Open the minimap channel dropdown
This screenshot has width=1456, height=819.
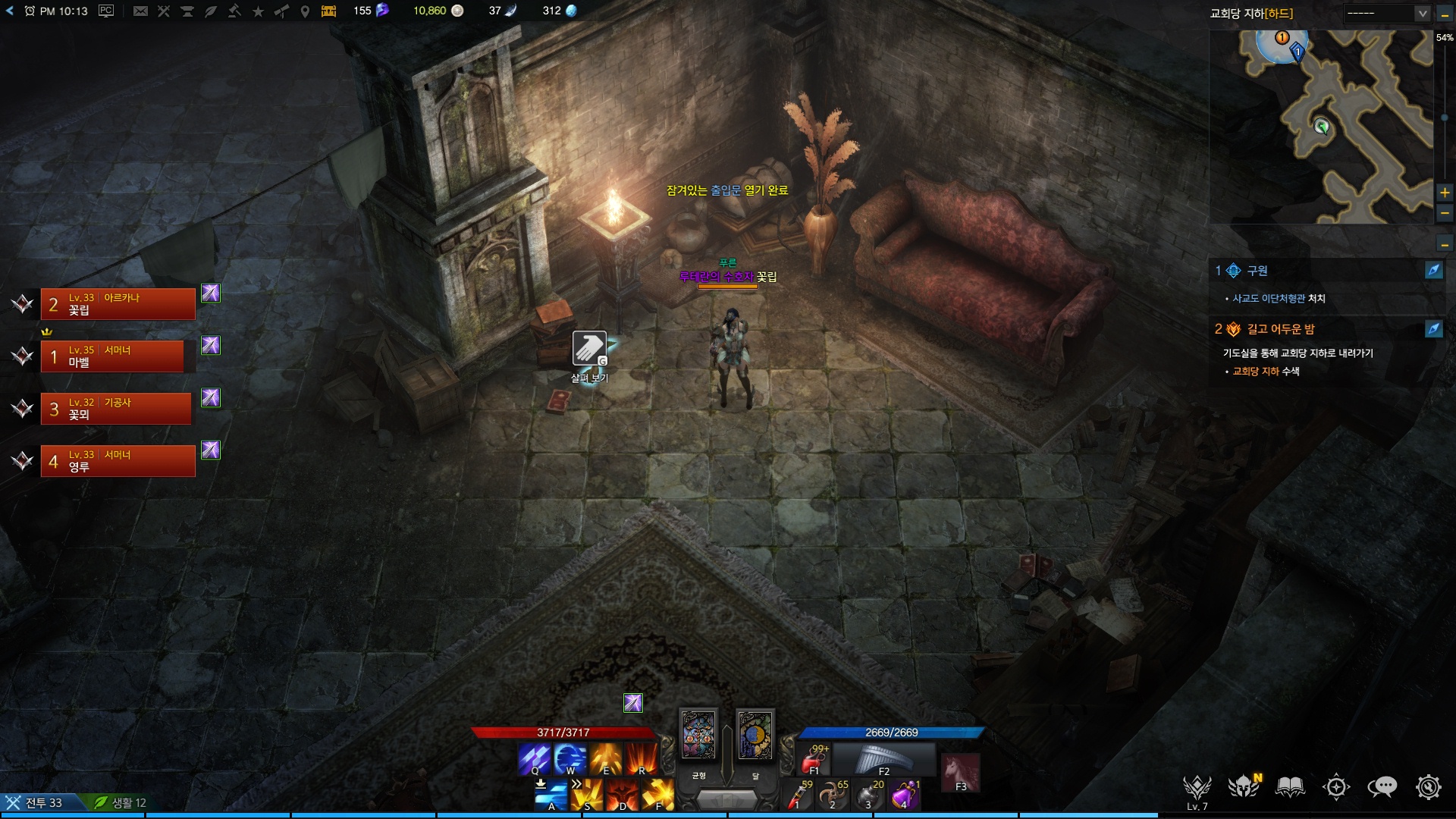click(1422, 14)
